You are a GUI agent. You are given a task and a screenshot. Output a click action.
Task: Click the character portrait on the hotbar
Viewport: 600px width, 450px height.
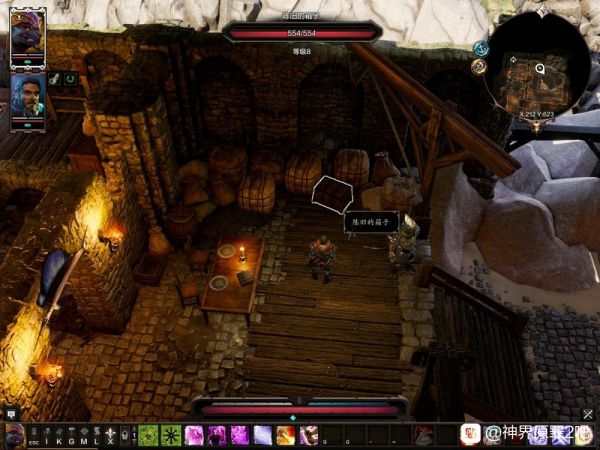(x=14, y=435)
